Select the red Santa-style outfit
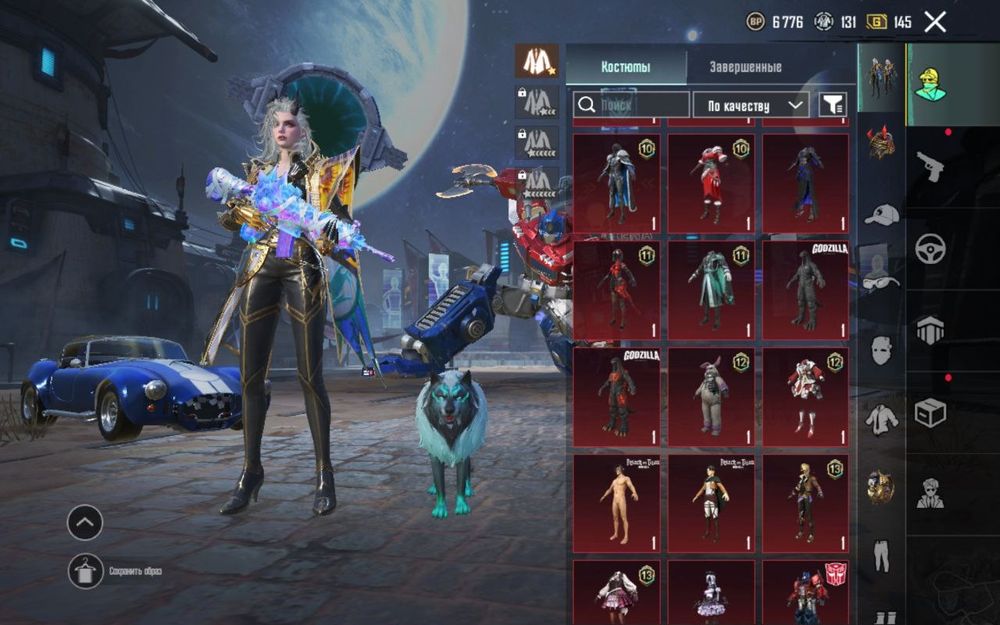Screen dimensions: 1000x625 [711, 182]
